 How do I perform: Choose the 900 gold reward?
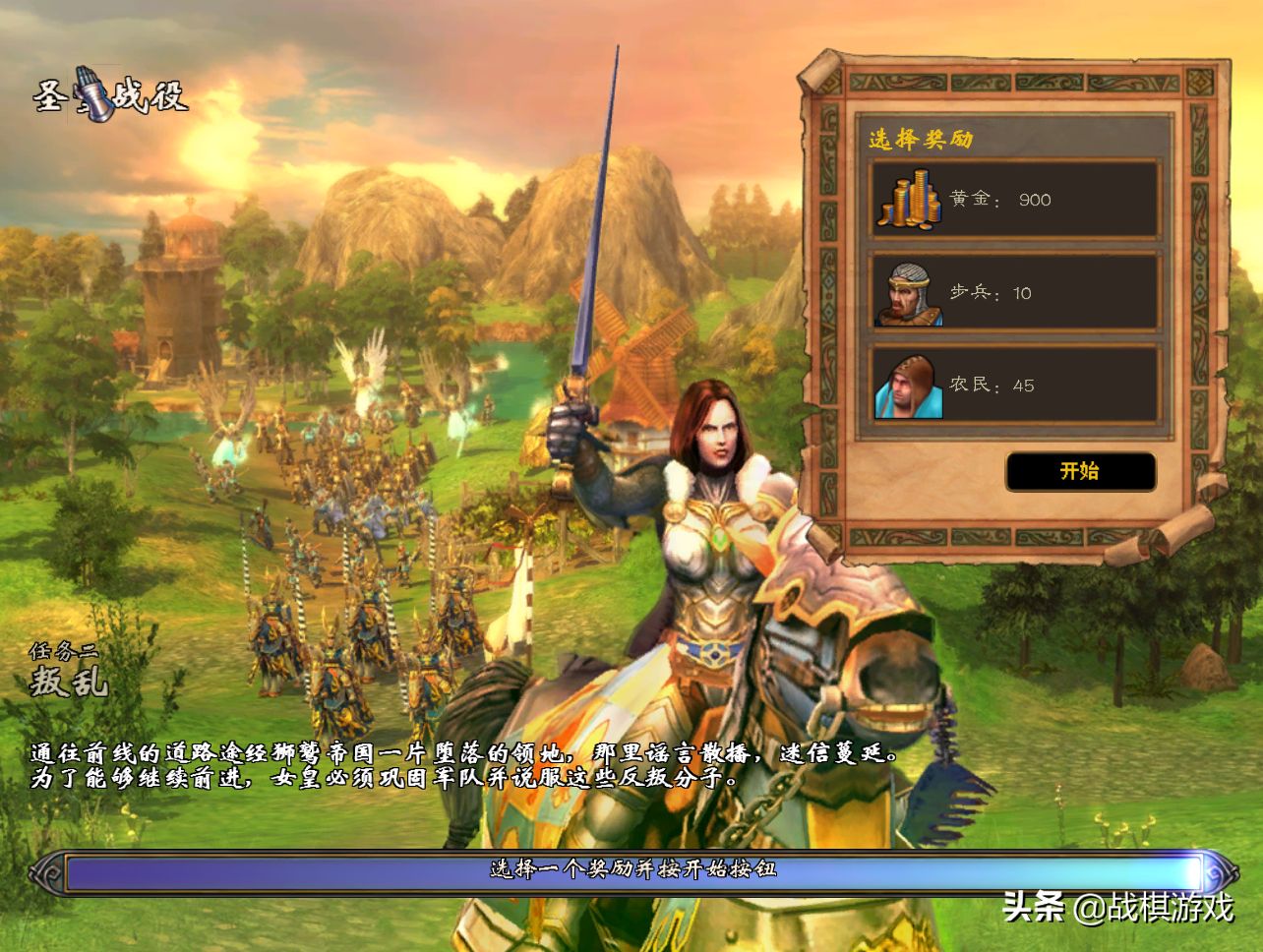[x=1014, y=200]
